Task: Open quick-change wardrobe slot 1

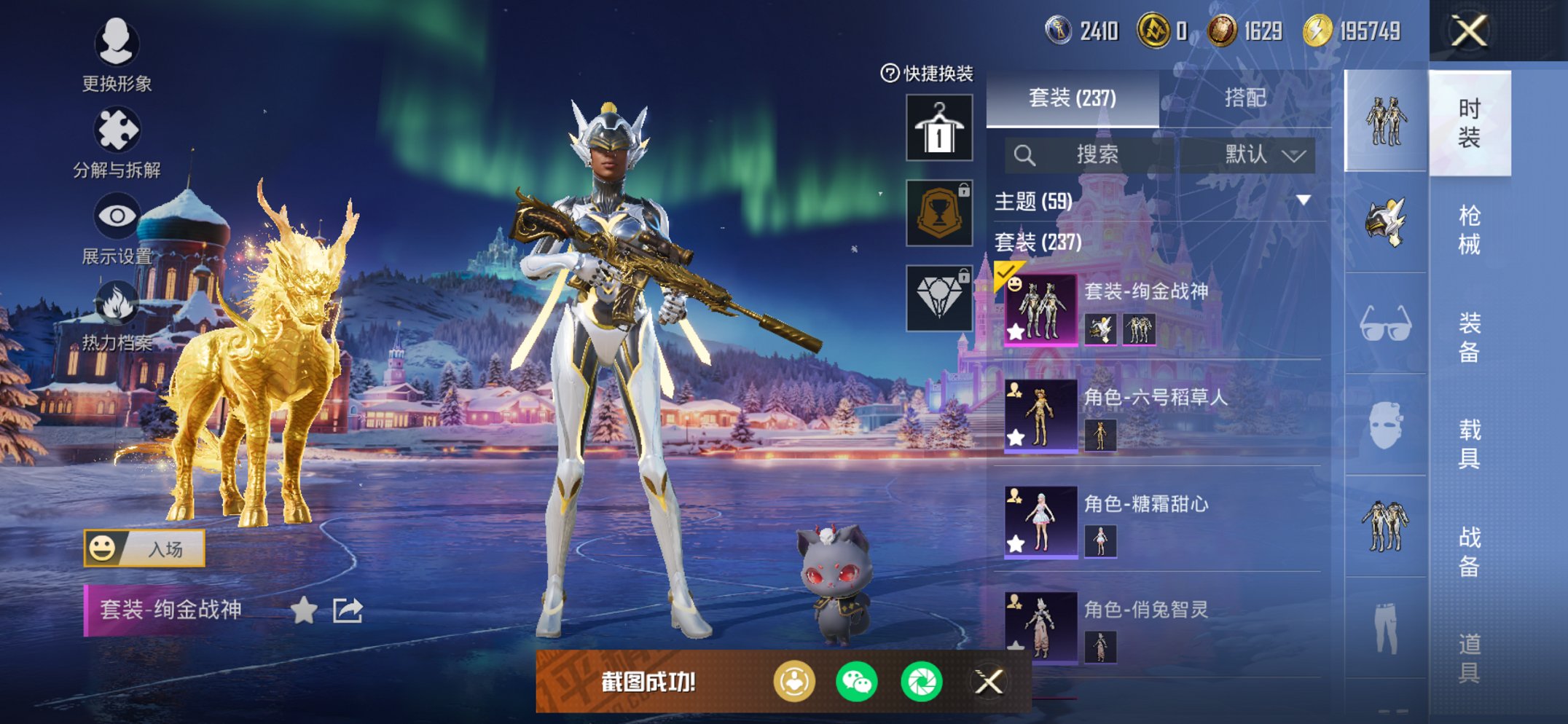Action: (939, 127)
